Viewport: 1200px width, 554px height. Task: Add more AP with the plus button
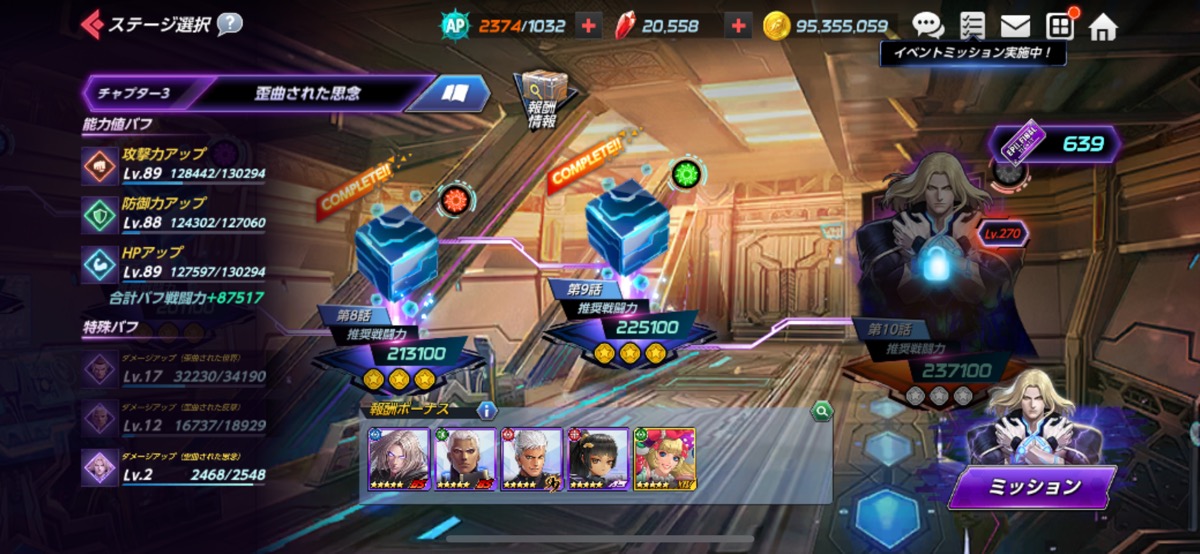point(588,26)
